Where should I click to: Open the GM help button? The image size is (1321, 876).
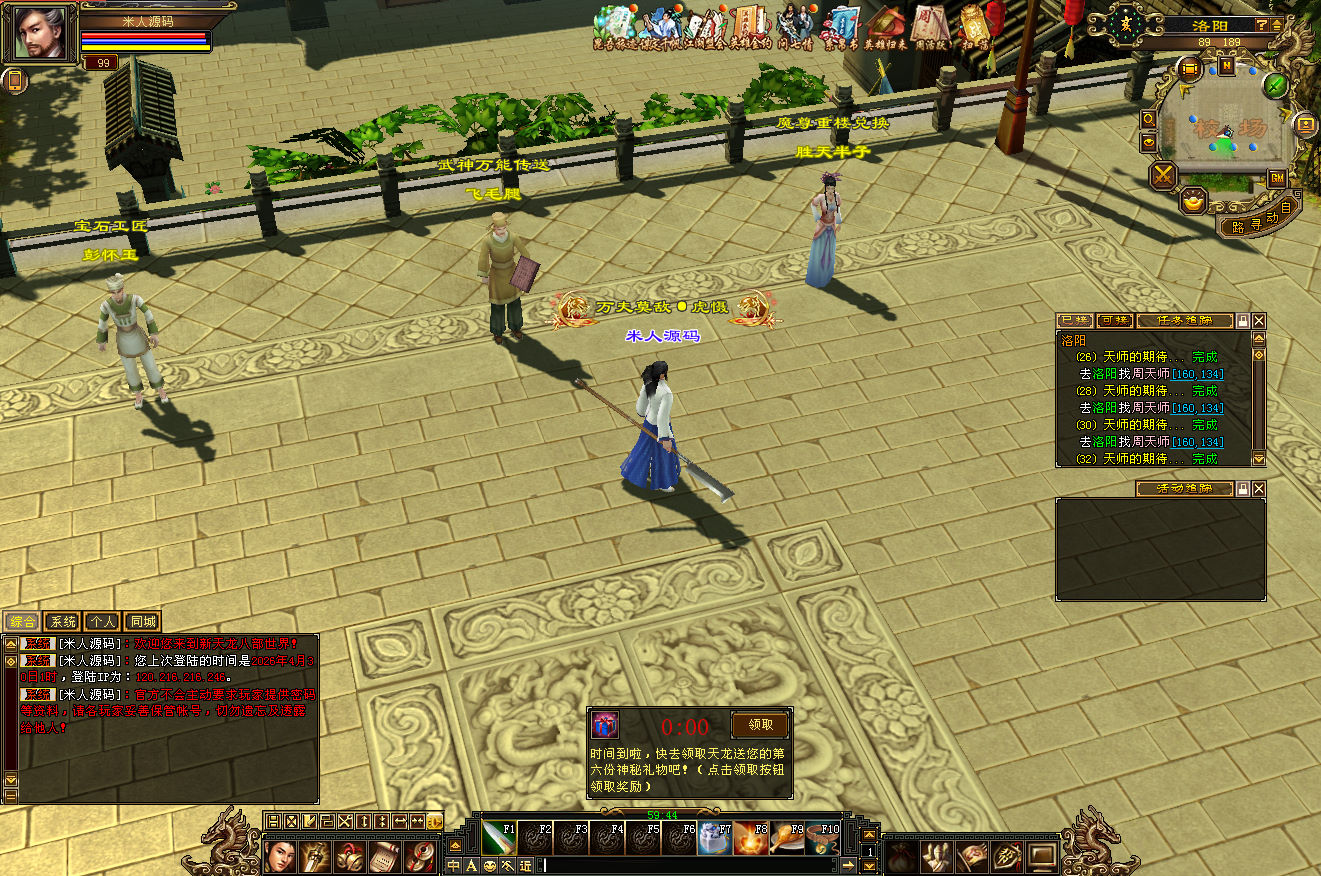tap(1277, 178)
